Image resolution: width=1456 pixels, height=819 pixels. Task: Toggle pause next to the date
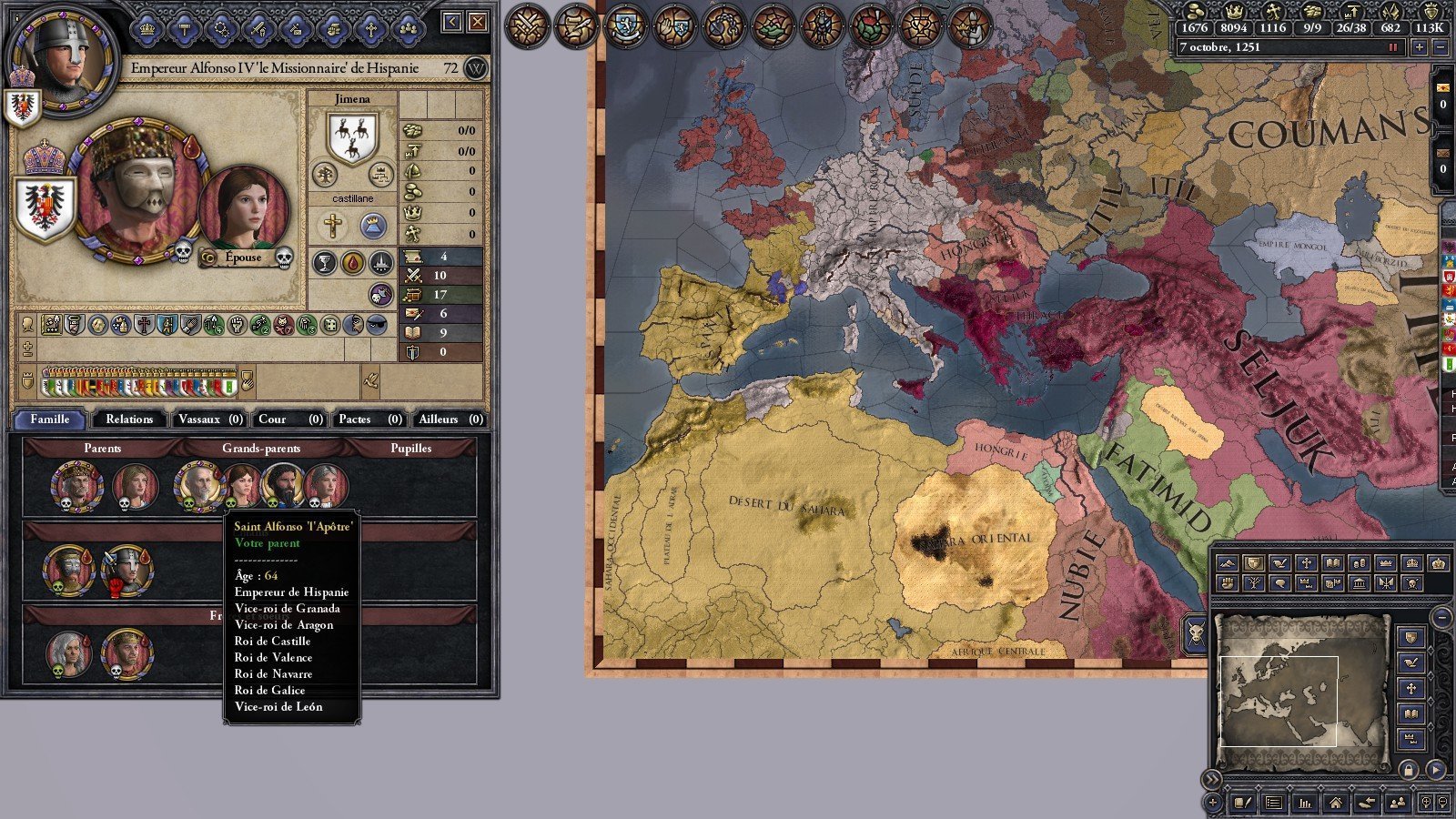(1392, 47)
